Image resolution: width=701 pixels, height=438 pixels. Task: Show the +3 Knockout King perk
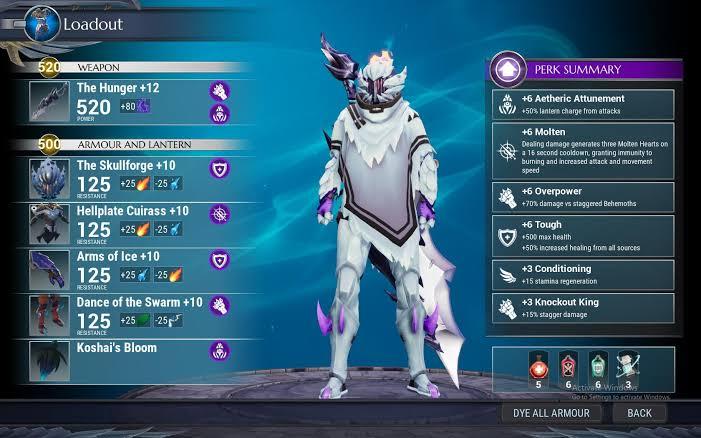(583, 305)
